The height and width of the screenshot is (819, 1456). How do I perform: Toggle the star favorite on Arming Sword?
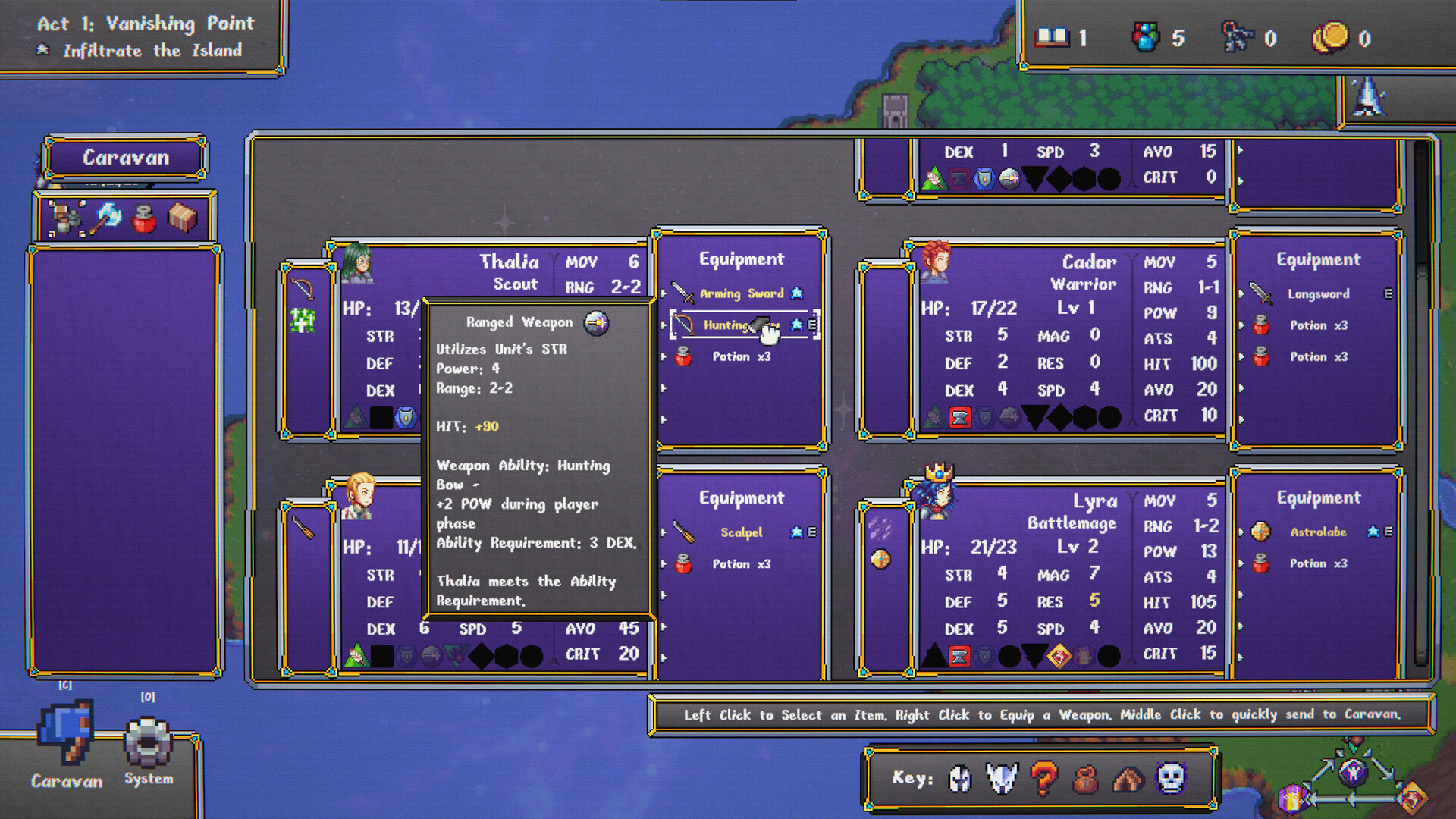(x=797, y=293)
